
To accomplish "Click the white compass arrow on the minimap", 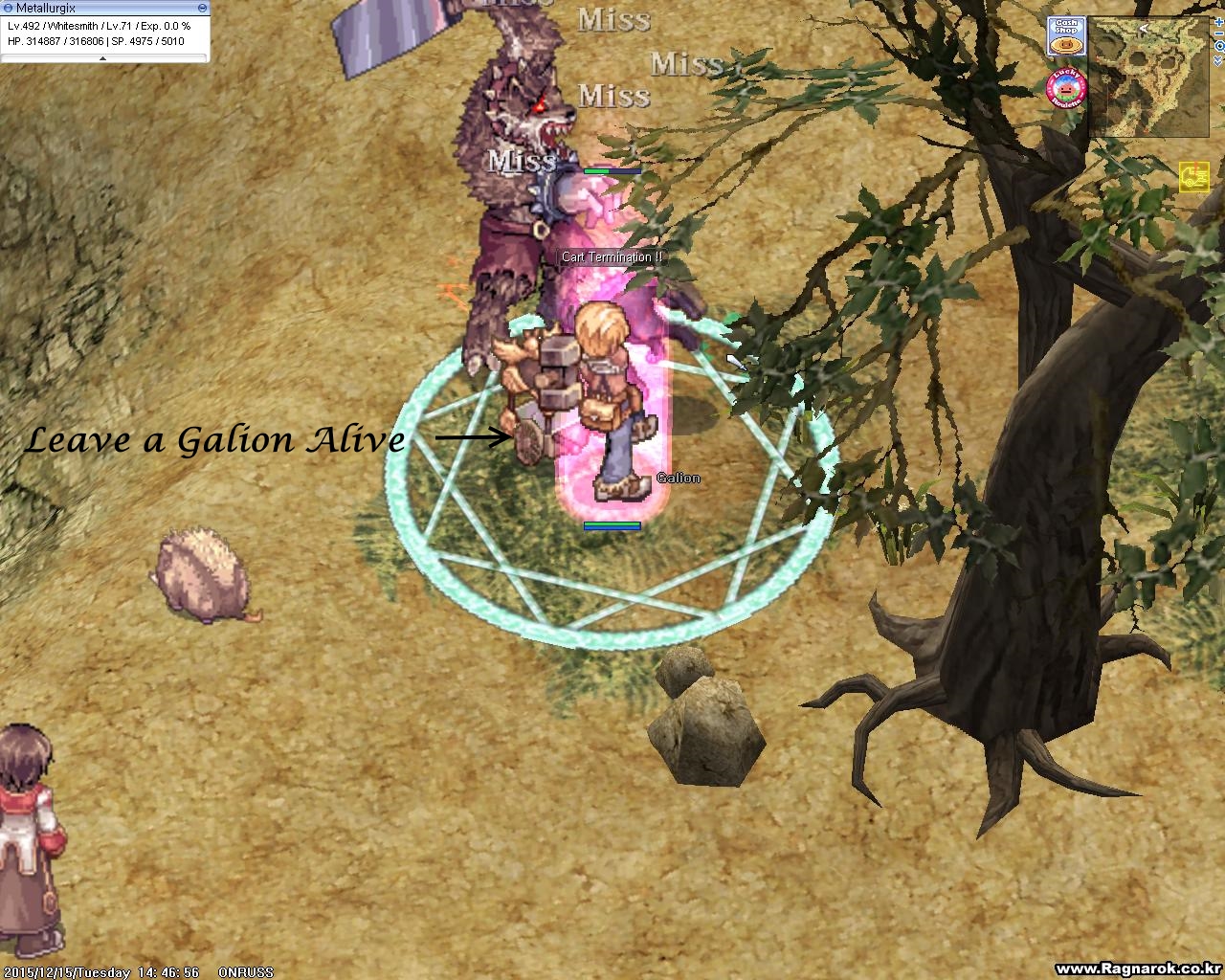I will point(1143,28).
